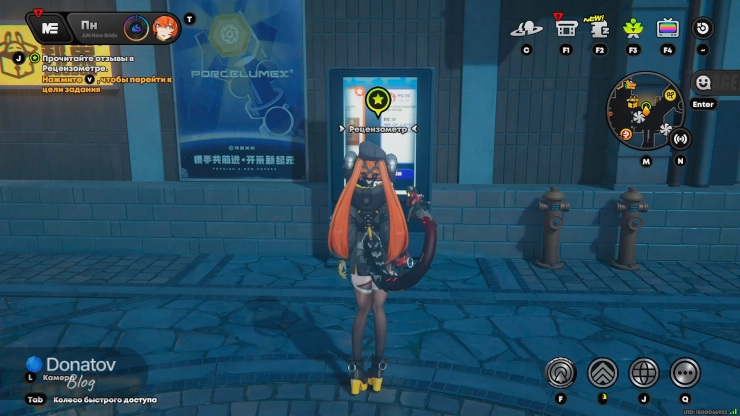
Task: Open the main menu hamburger button
Action: pyautogui.click(x=49, y=27)
